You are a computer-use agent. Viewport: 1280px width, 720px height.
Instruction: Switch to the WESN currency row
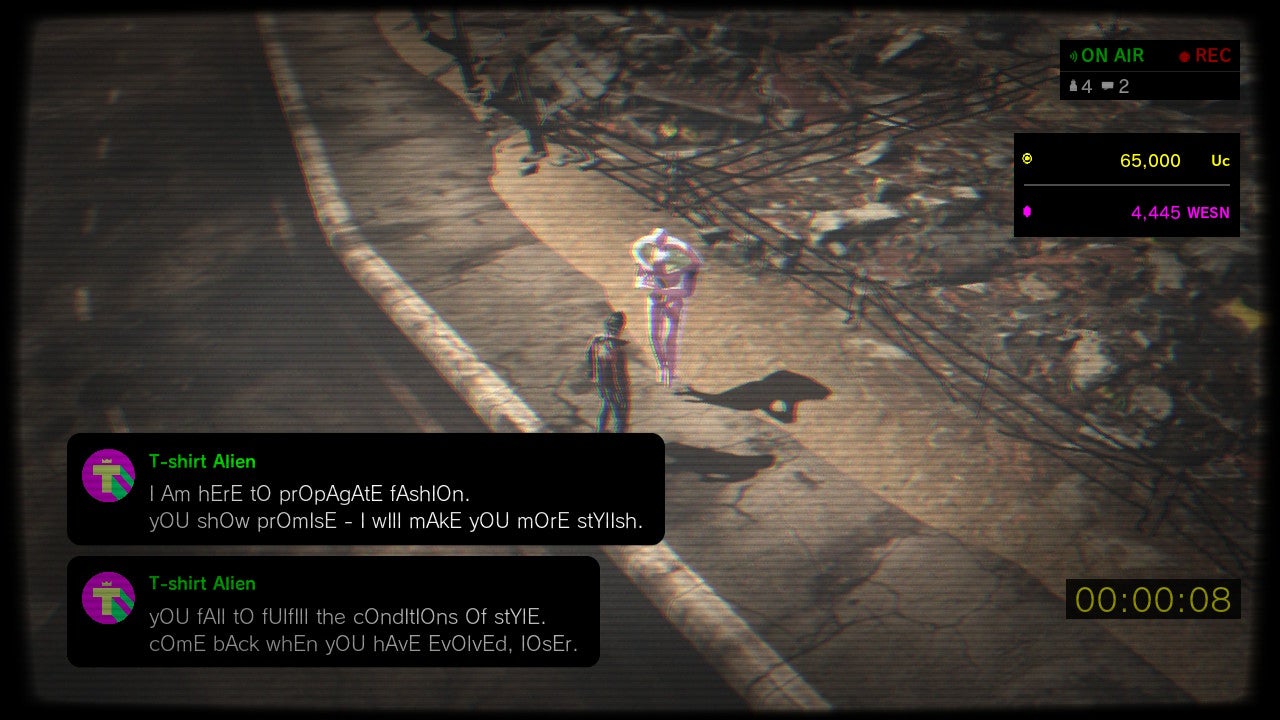[x=1126, y=212]
